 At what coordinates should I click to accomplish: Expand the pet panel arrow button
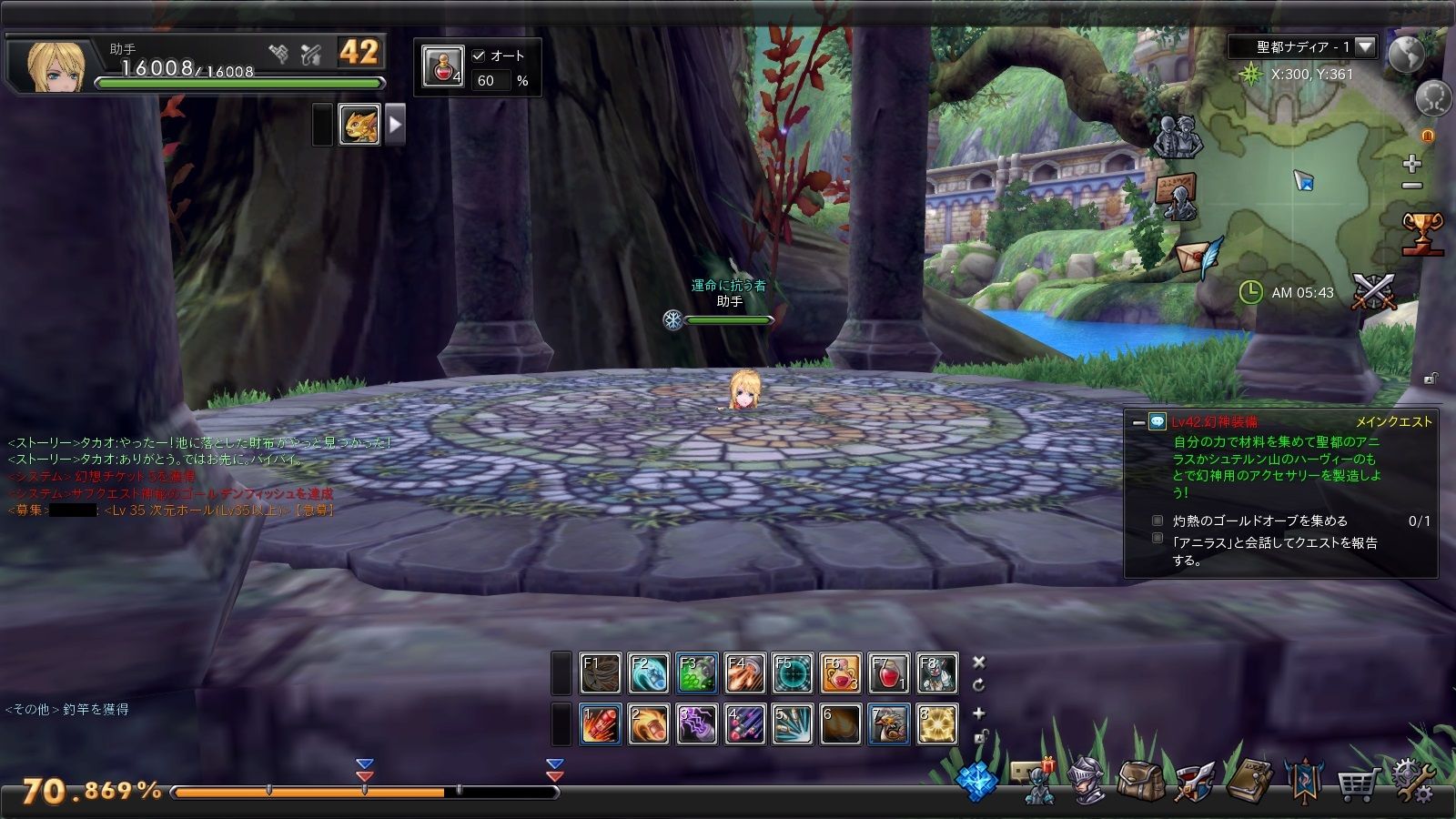(395, 125)
